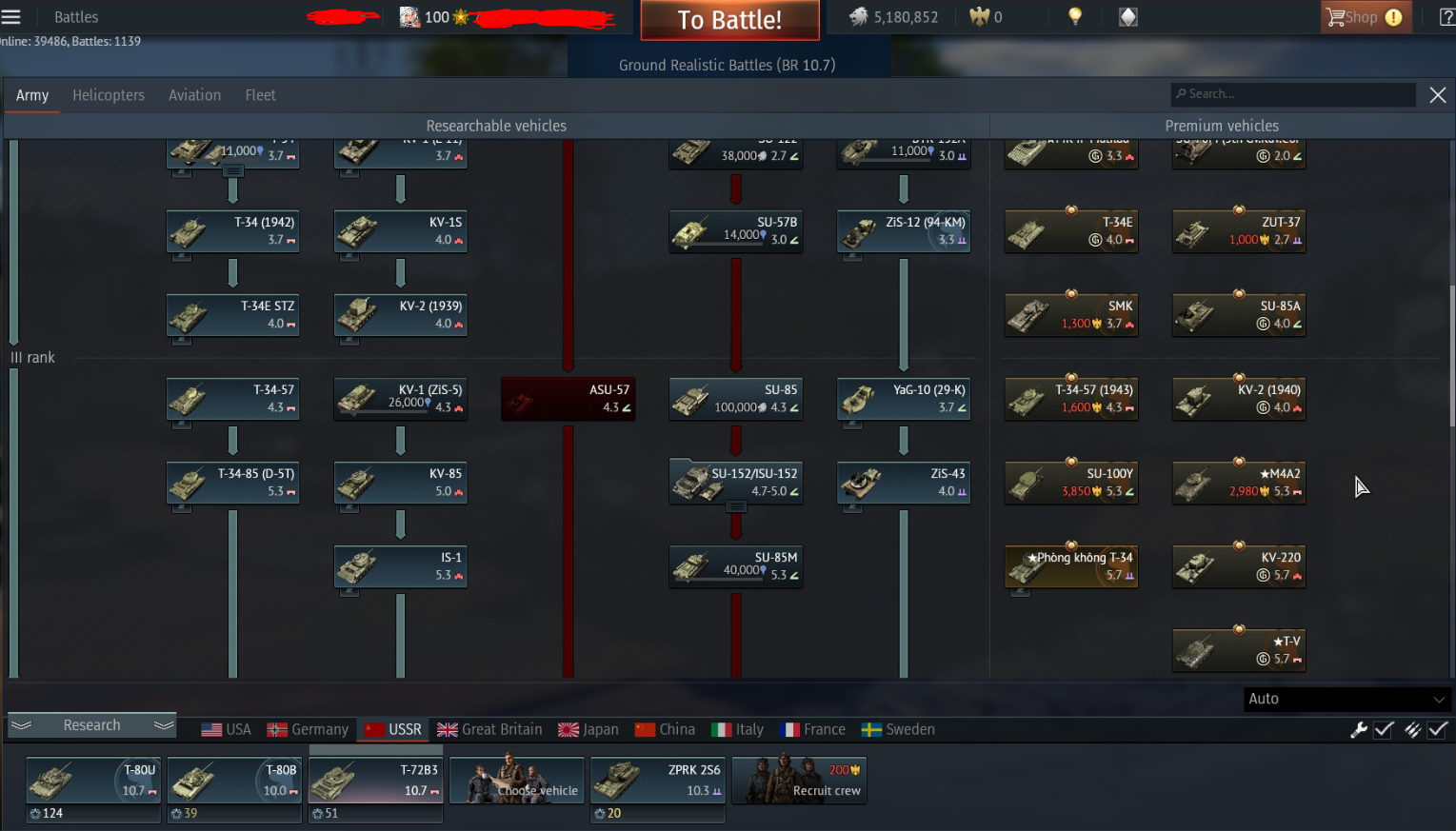The width and height of the screenshot is (1456, 831).
Task: Expand the SU-152/ISU-152 vehicle group
Action: pos(735,505)
